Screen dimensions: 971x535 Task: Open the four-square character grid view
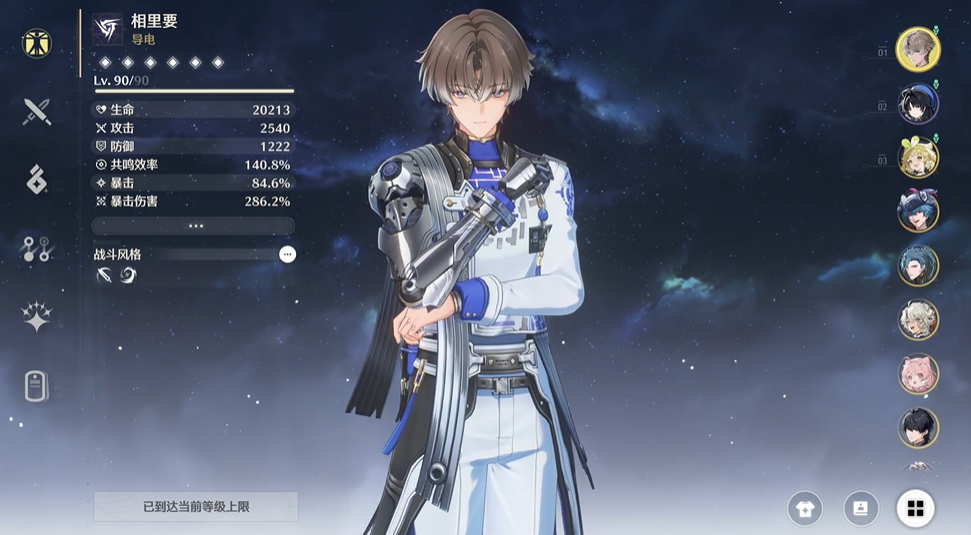tap(915, 508)
